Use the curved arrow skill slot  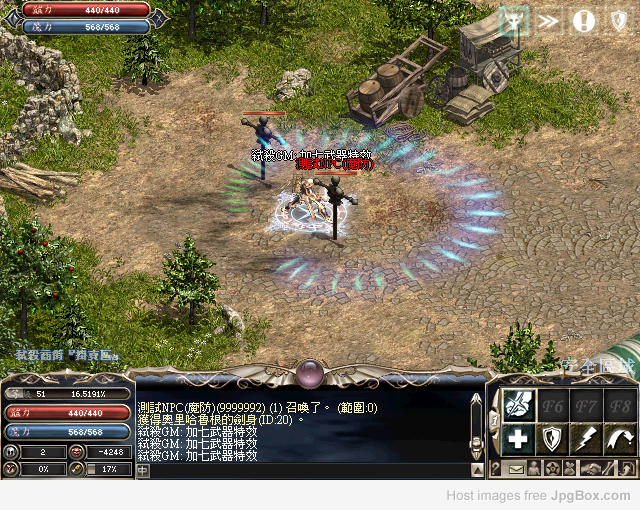619,438
